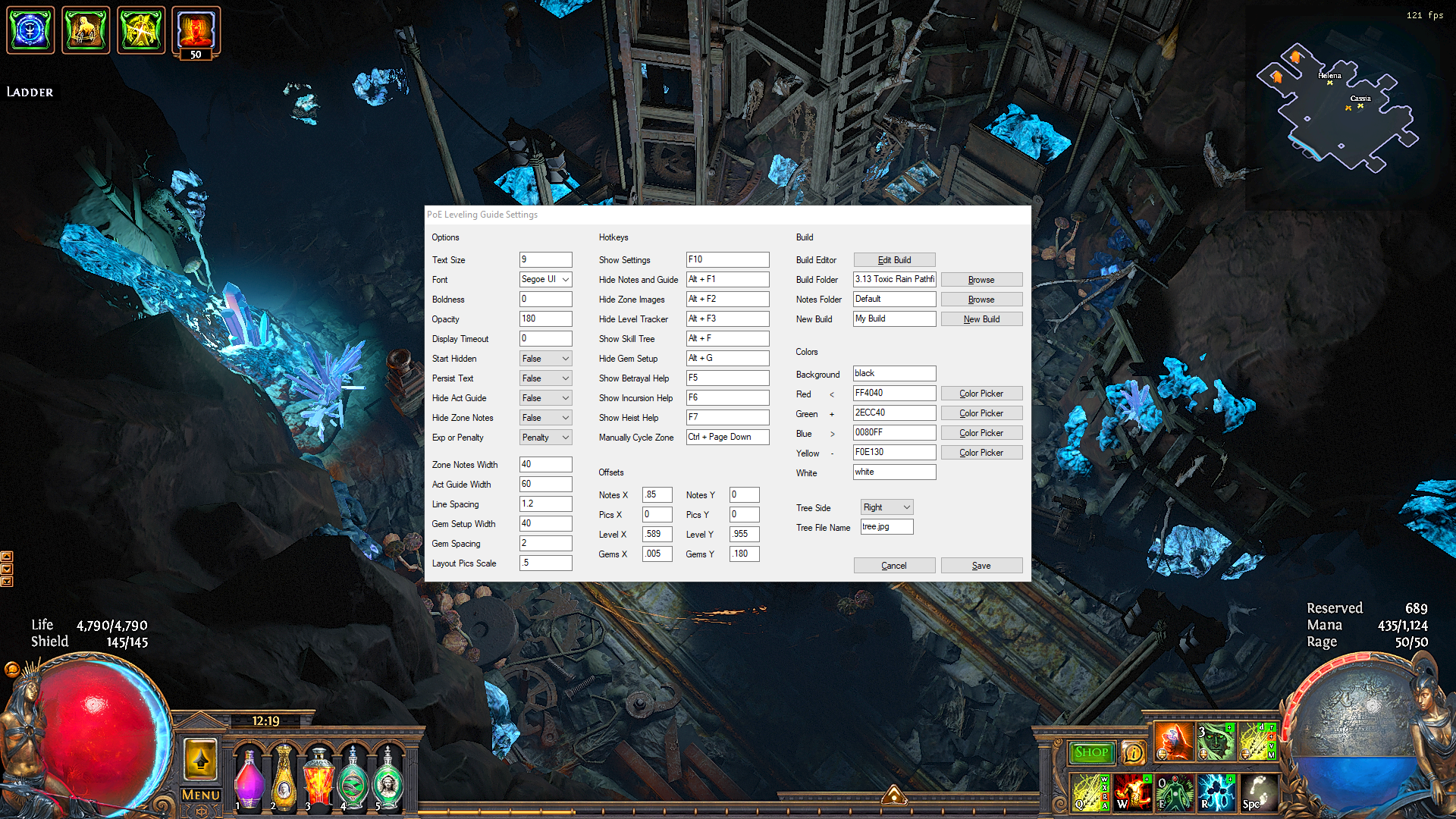The width and height of the screenshot is (1456, 819).
Task: Open the in-game Shop button
Action: 1091,752
